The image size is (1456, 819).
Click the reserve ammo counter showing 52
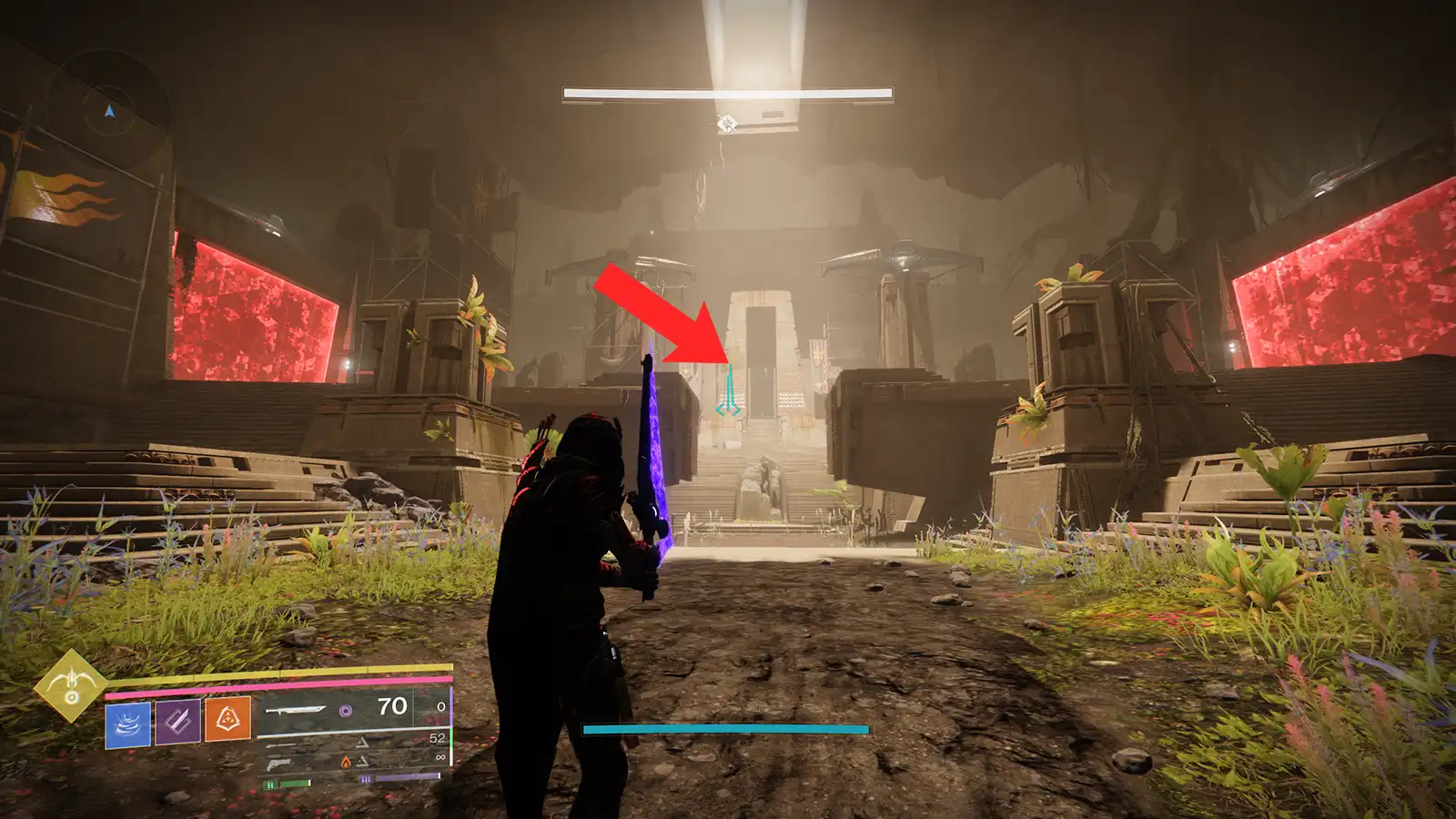436,738
